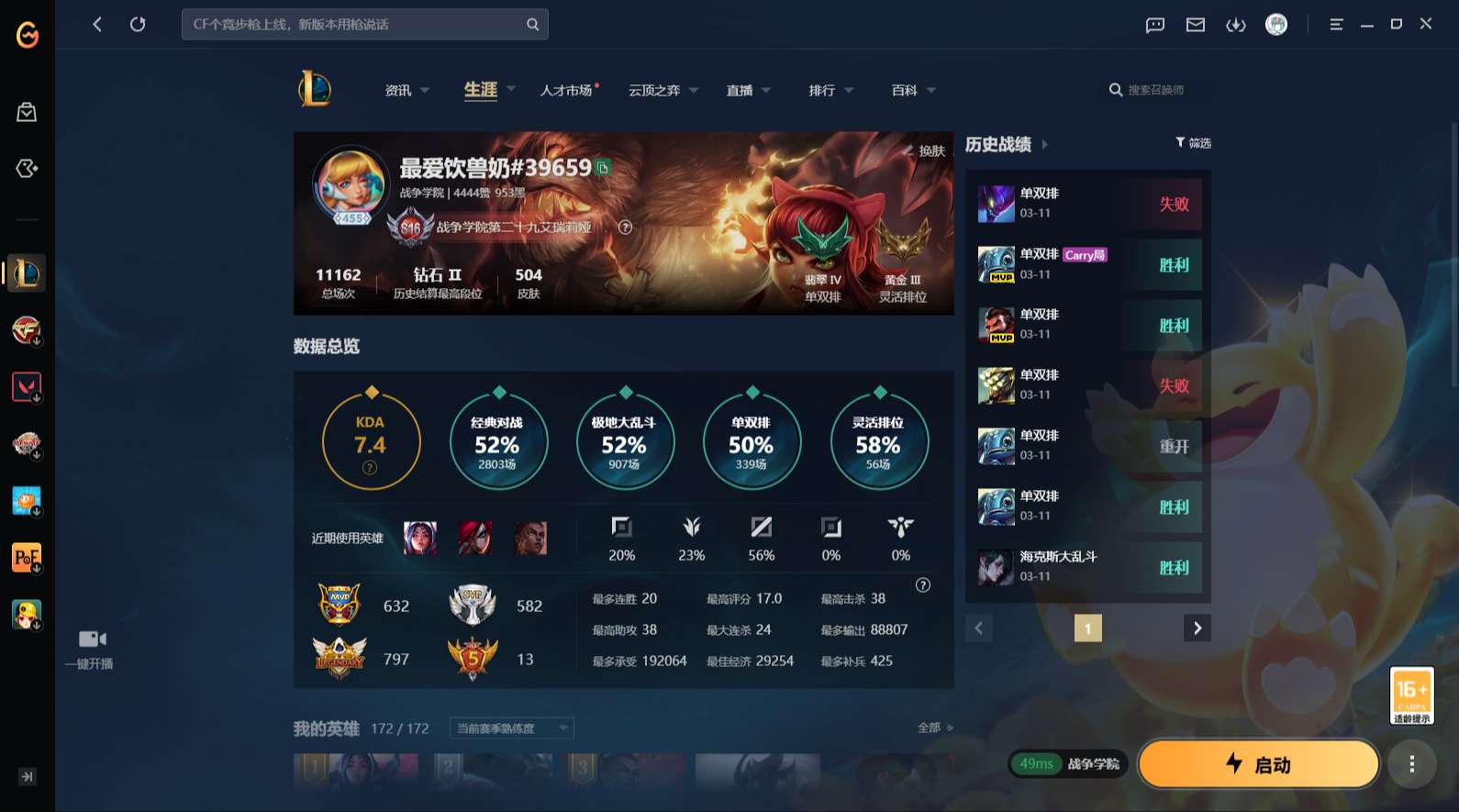Select the Path of Exile icon in sidebar

(25, 557)
